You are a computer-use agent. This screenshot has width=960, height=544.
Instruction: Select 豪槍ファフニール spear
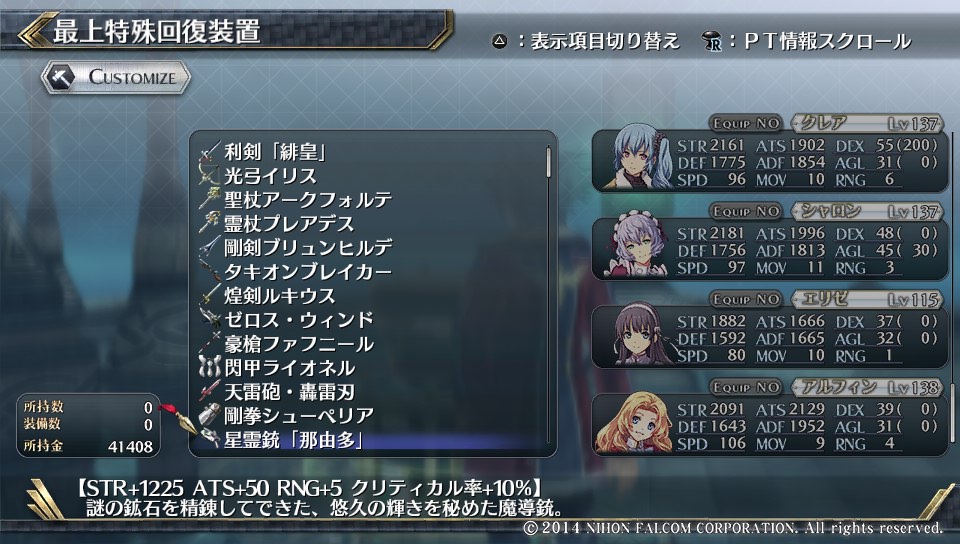click(x=299, y=344)
